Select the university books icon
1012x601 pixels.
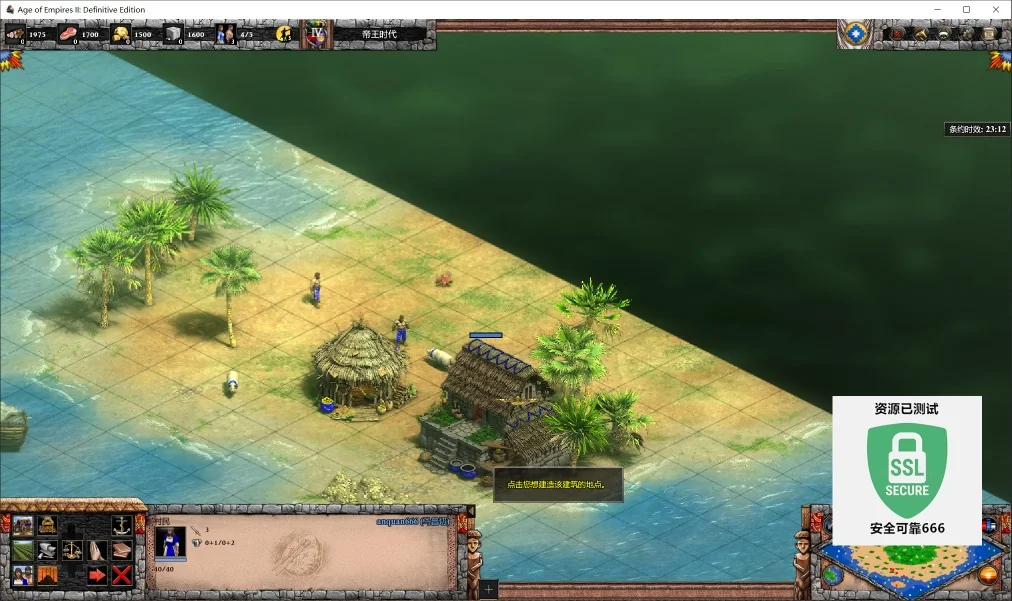[122, 551]
